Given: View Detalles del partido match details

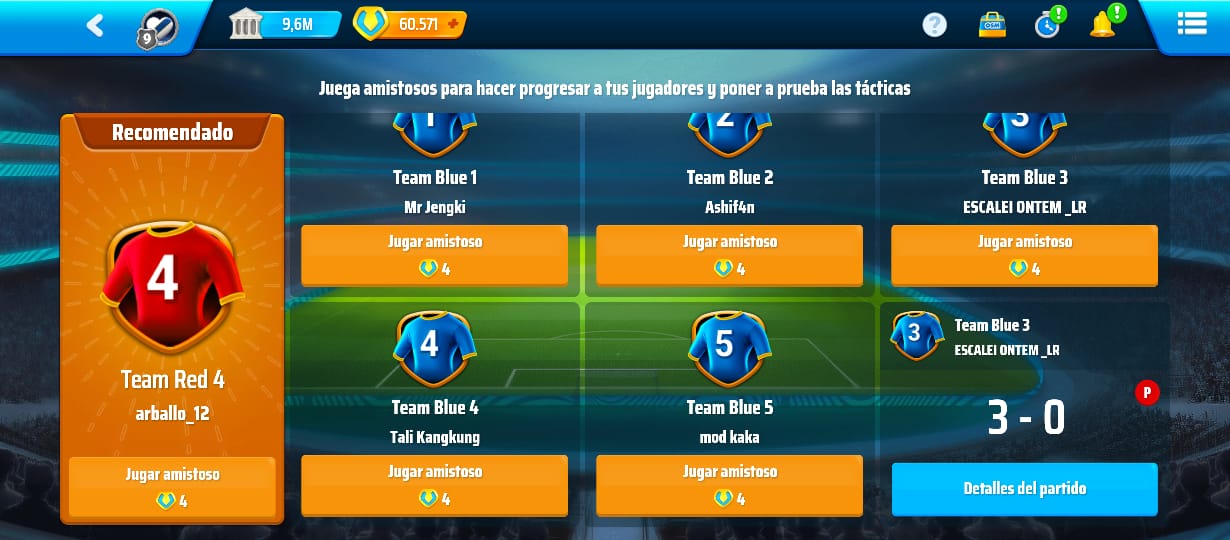Looking at the screenshot, I should 1024,489.
